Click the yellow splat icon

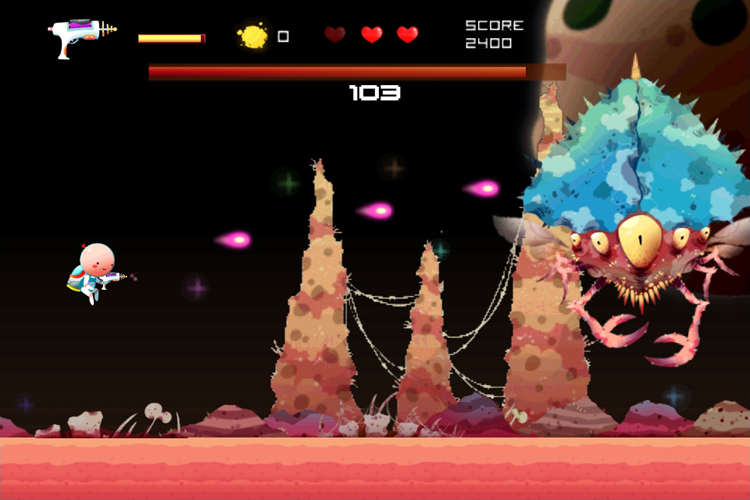[253, 36]
